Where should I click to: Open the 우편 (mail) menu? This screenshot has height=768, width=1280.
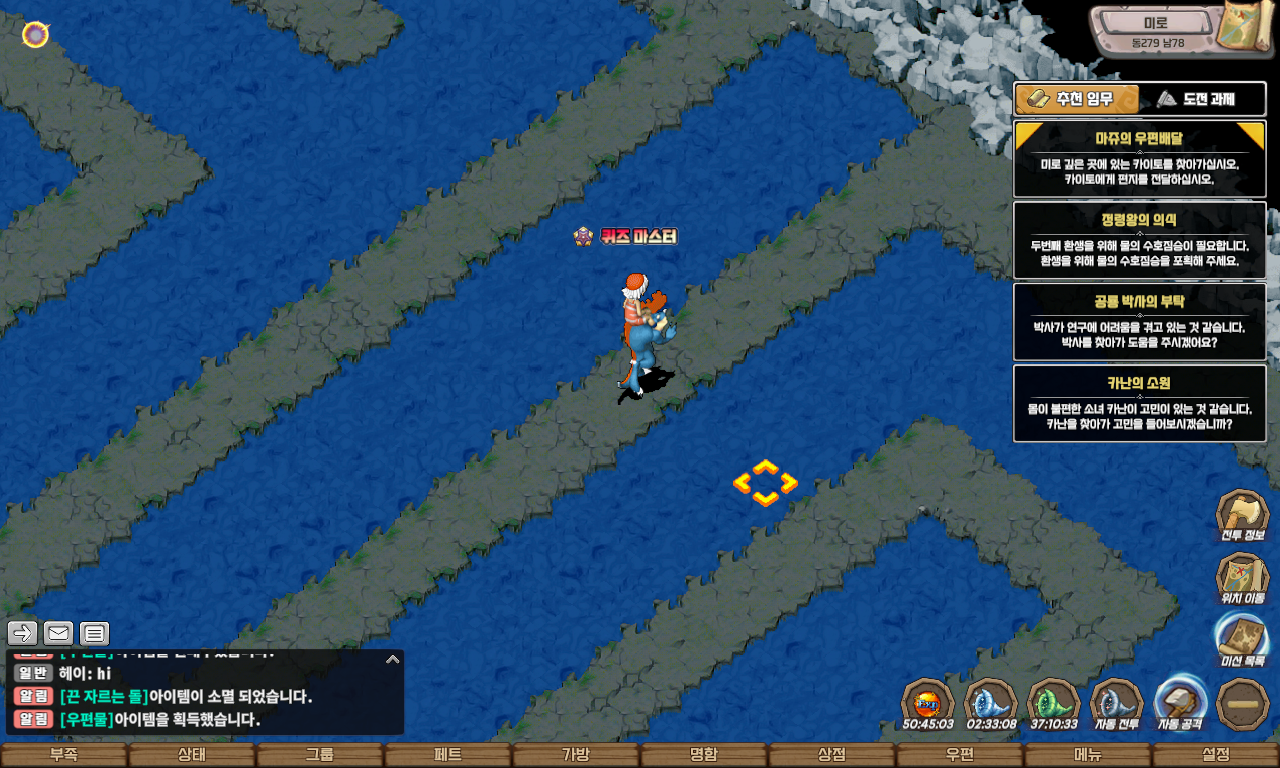[960, 755]
